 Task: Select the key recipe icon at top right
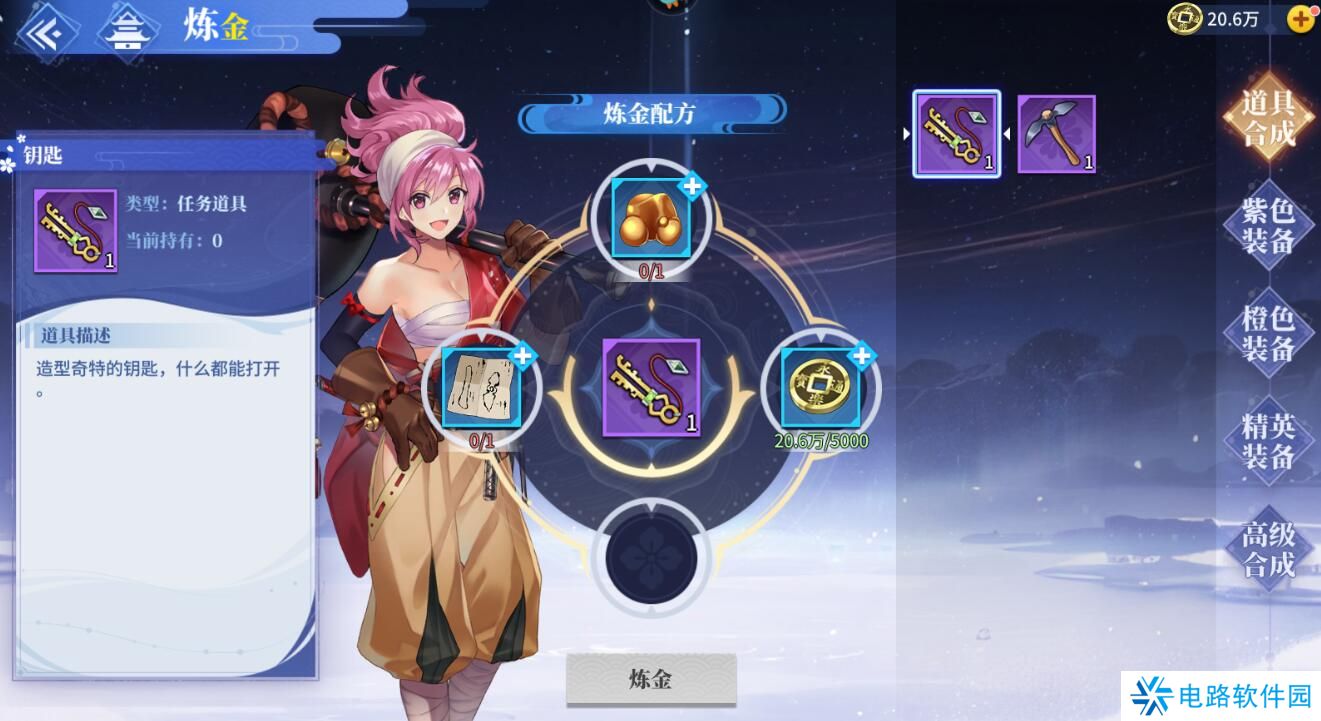pyautogui.click(x=956, y=132)
